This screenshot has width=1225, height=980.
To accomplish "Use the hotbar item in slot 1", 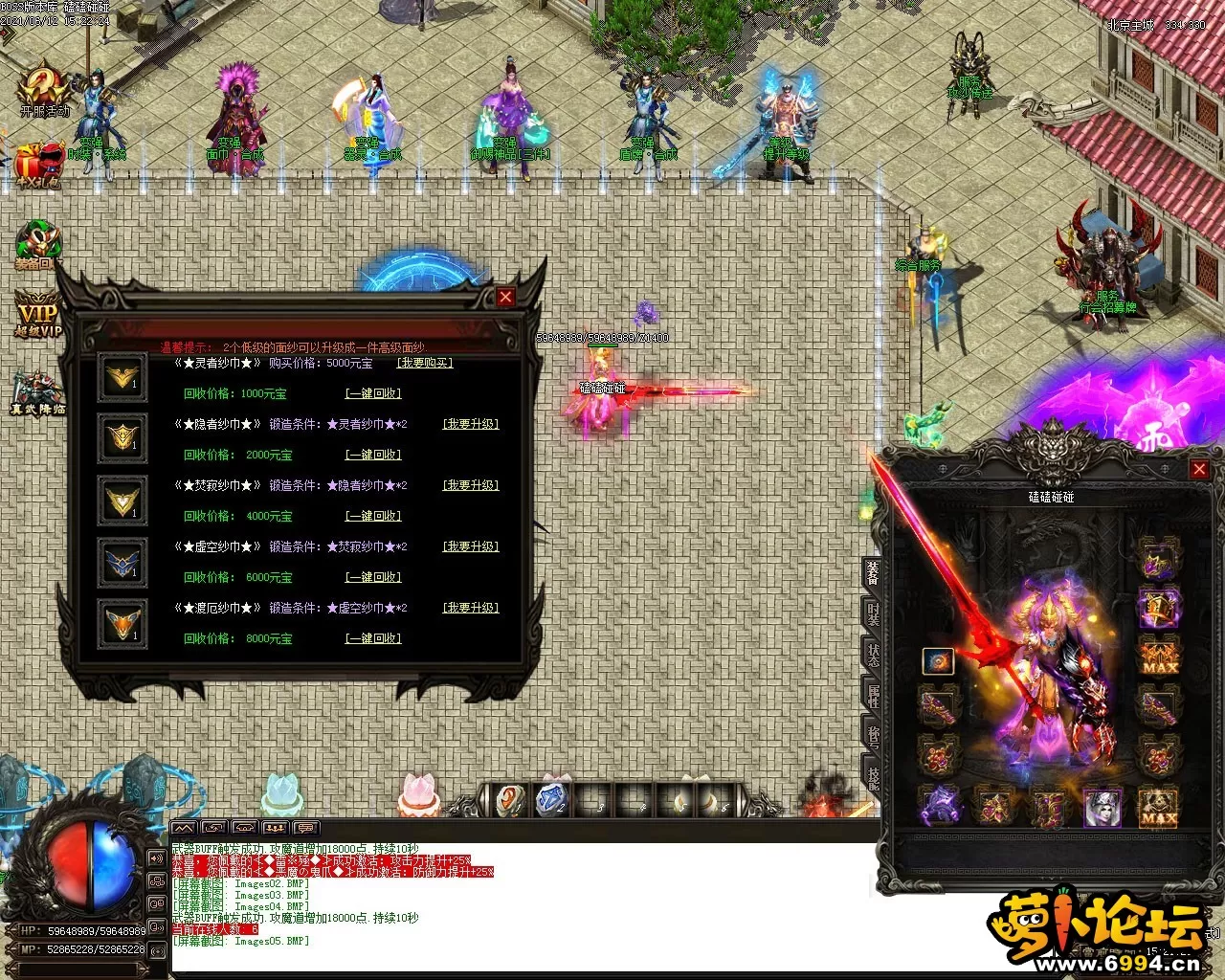I will 510,800.
